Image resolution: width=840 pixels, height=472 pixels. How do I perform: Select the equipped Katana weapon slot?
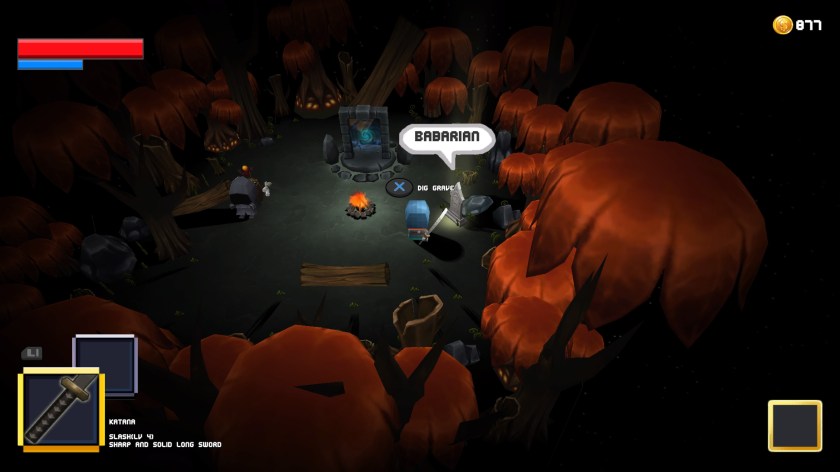(61, 409)
